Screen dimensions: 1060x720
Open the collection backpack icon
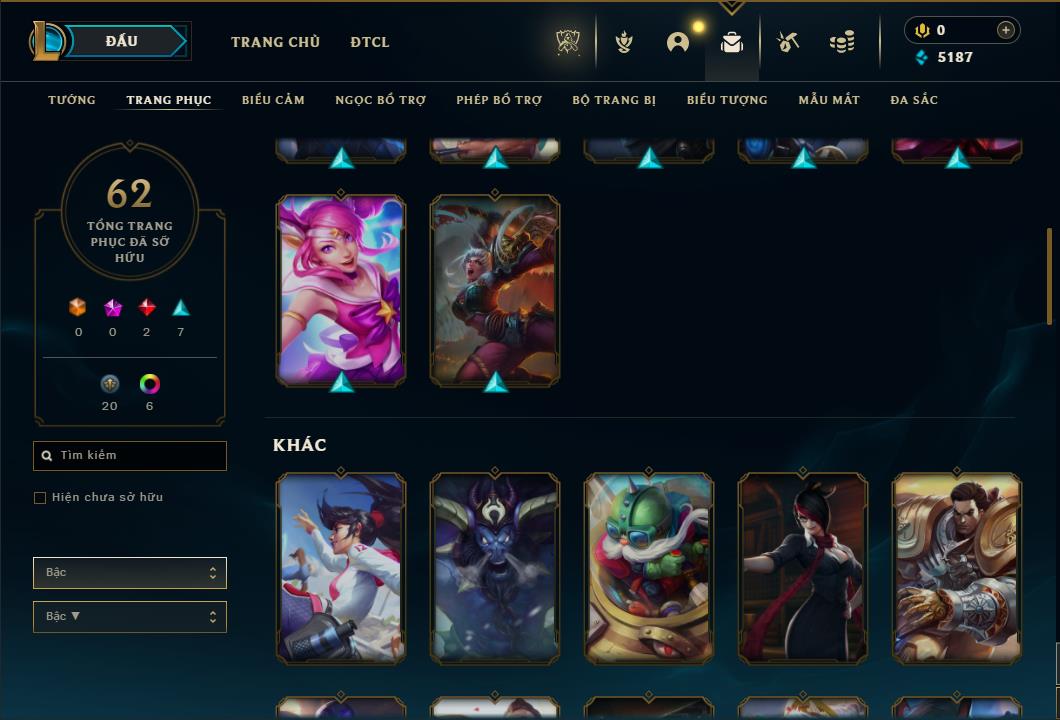click(x=732, y=42)
